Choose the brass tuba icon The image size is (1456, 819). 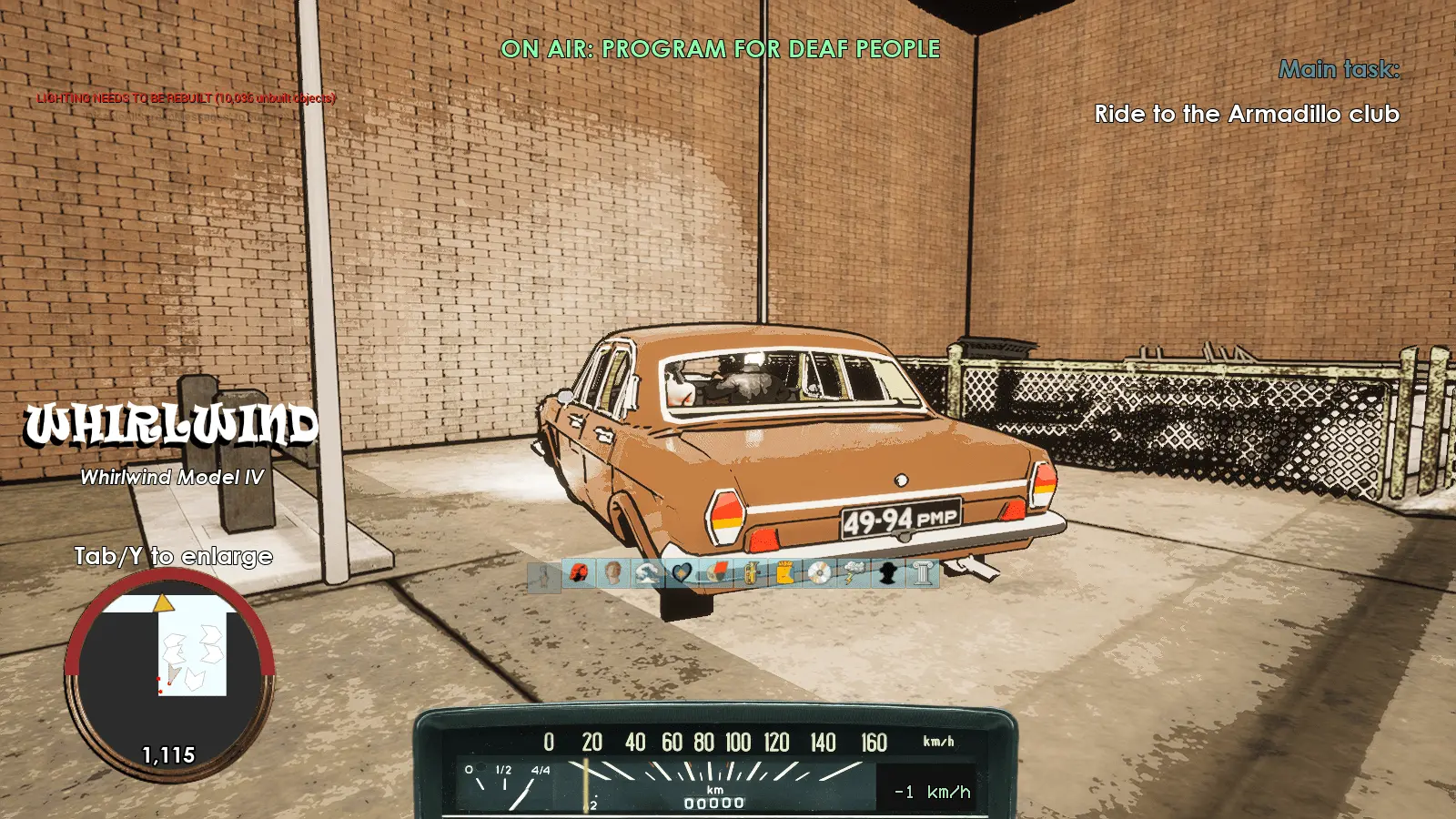tap(751, 573)
